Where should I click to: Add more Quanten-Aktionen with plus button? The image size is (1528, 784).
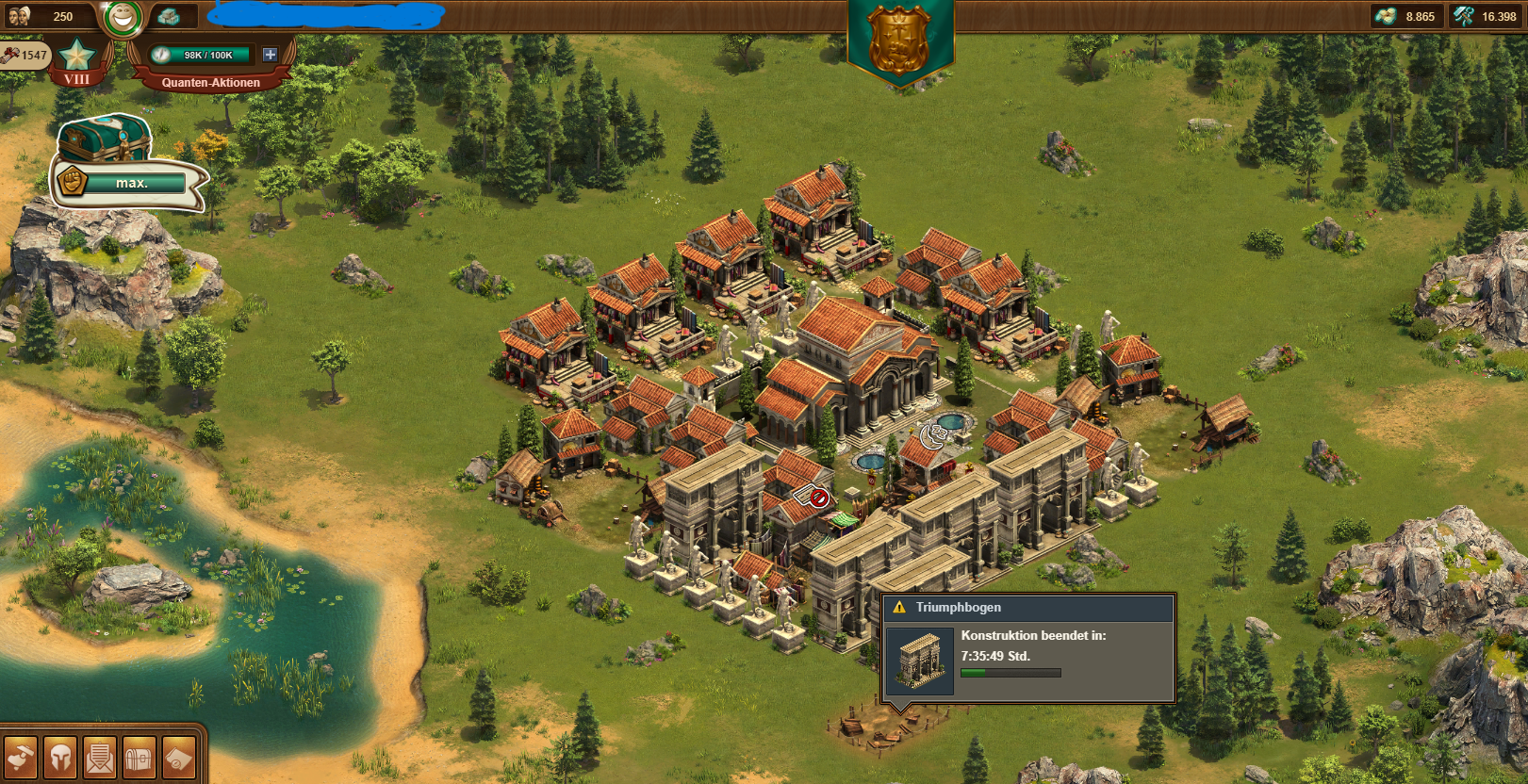pyautogui.click(x=270, y=55)
